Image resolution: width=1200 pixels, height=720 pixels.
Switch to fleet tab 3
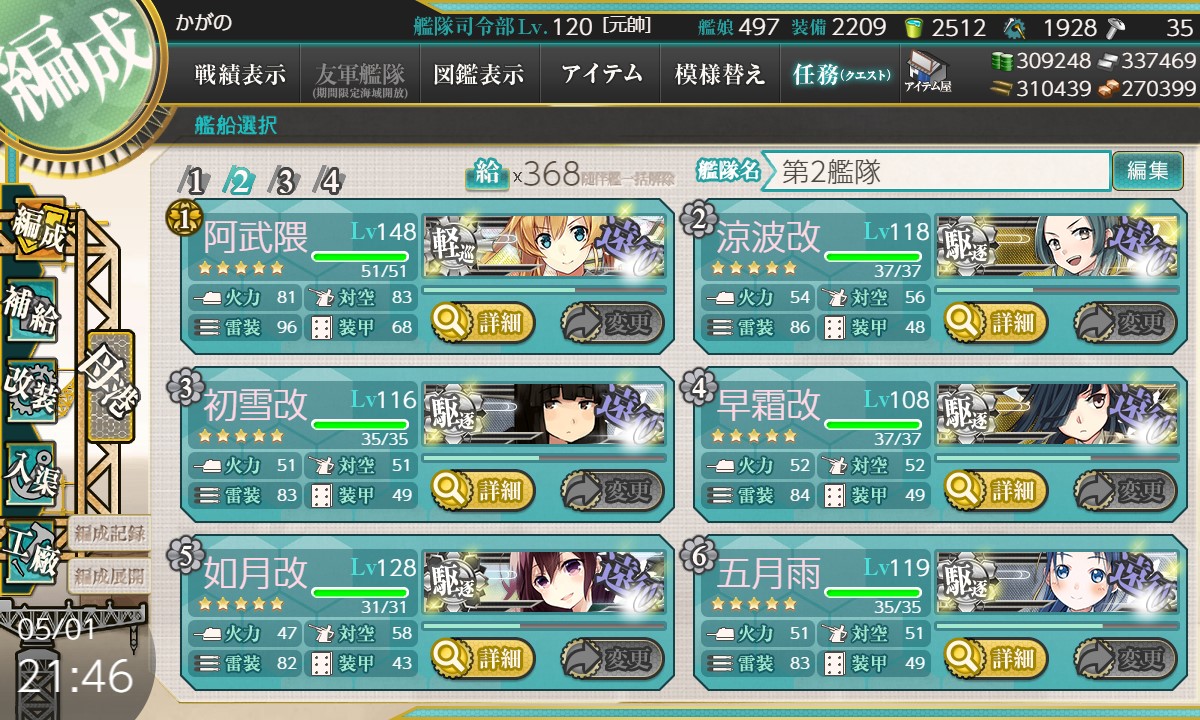point(285,181)
